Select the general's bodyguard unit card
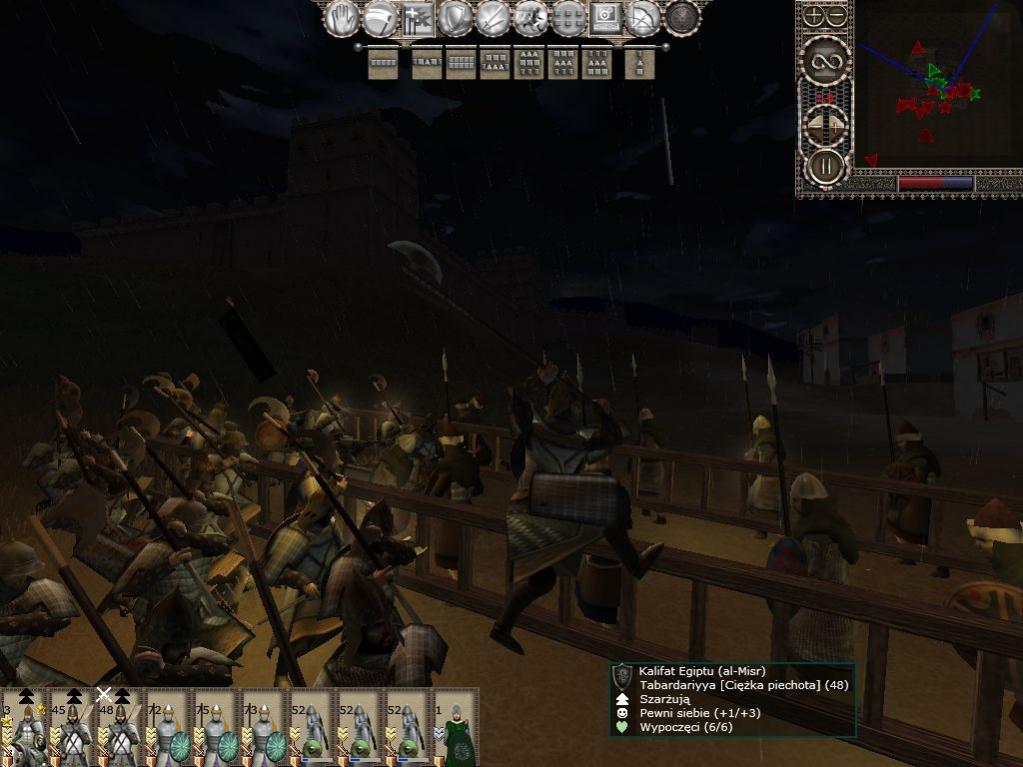This screenshot has width=1023, height=767. click(24, 727)
